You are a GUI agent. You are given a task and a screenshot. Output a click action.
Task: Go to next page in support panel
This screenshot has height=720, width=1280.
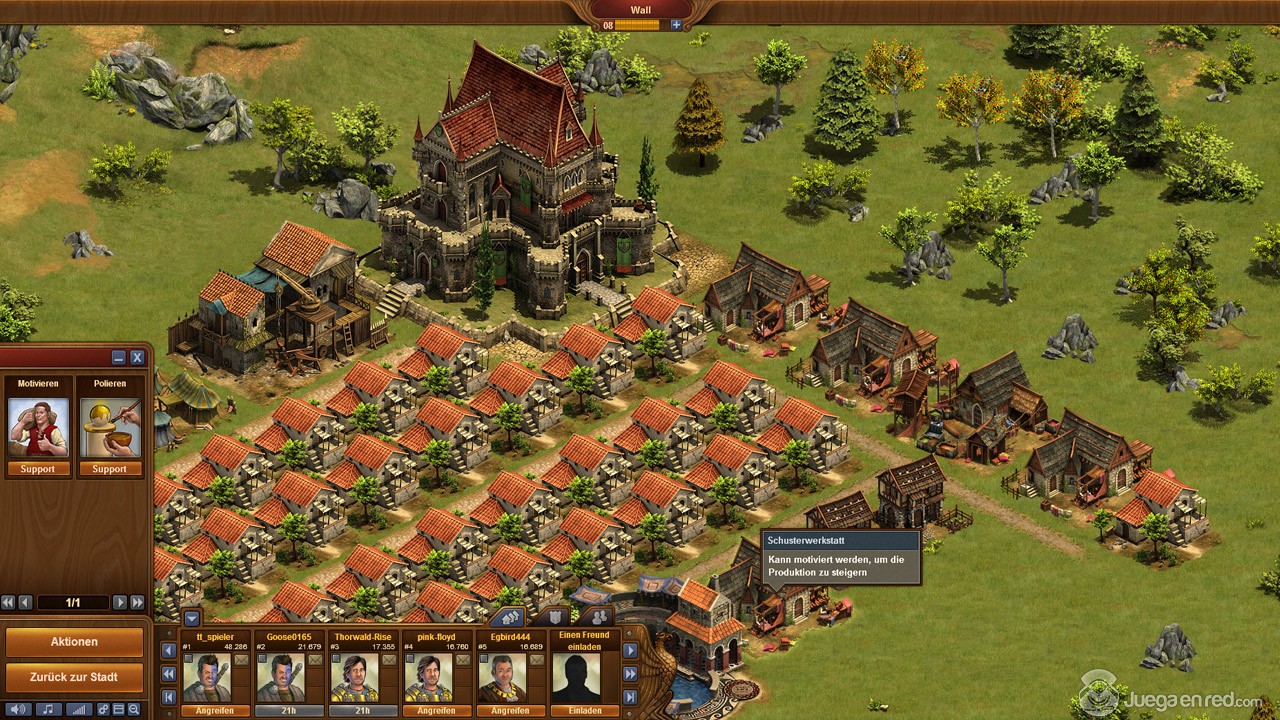pos(119,603)
